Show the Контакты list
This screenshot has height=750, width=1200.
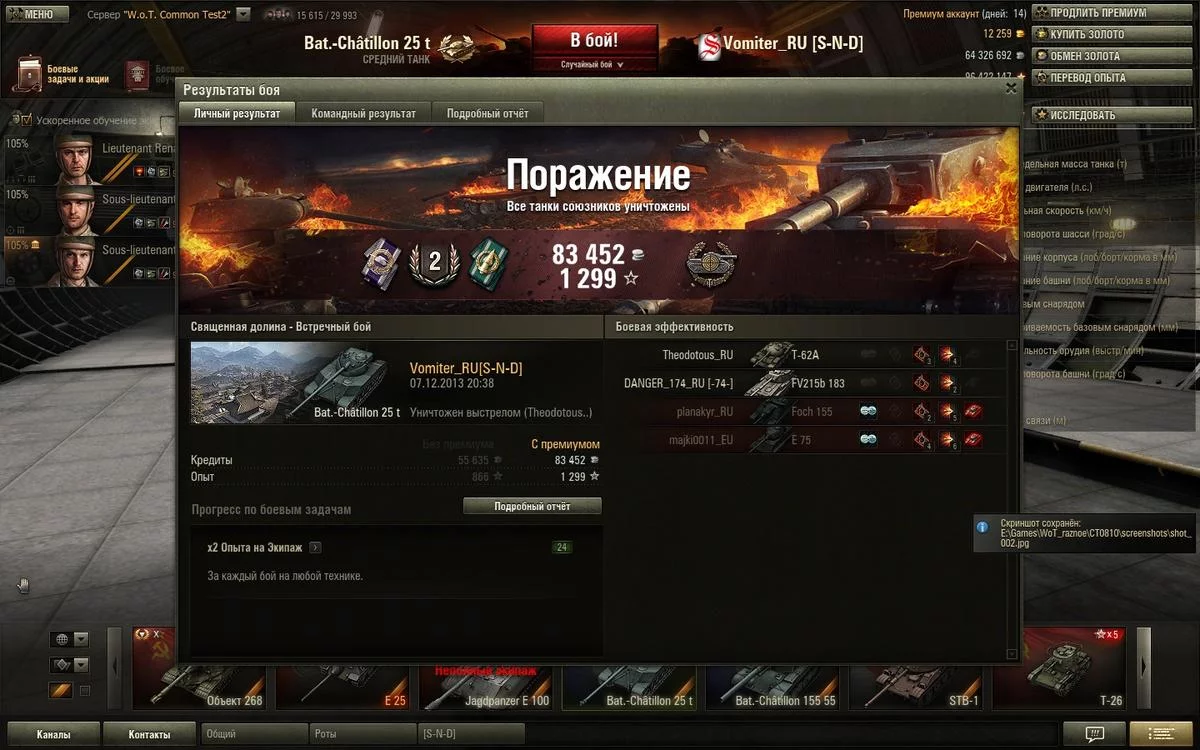coord(149,735)
